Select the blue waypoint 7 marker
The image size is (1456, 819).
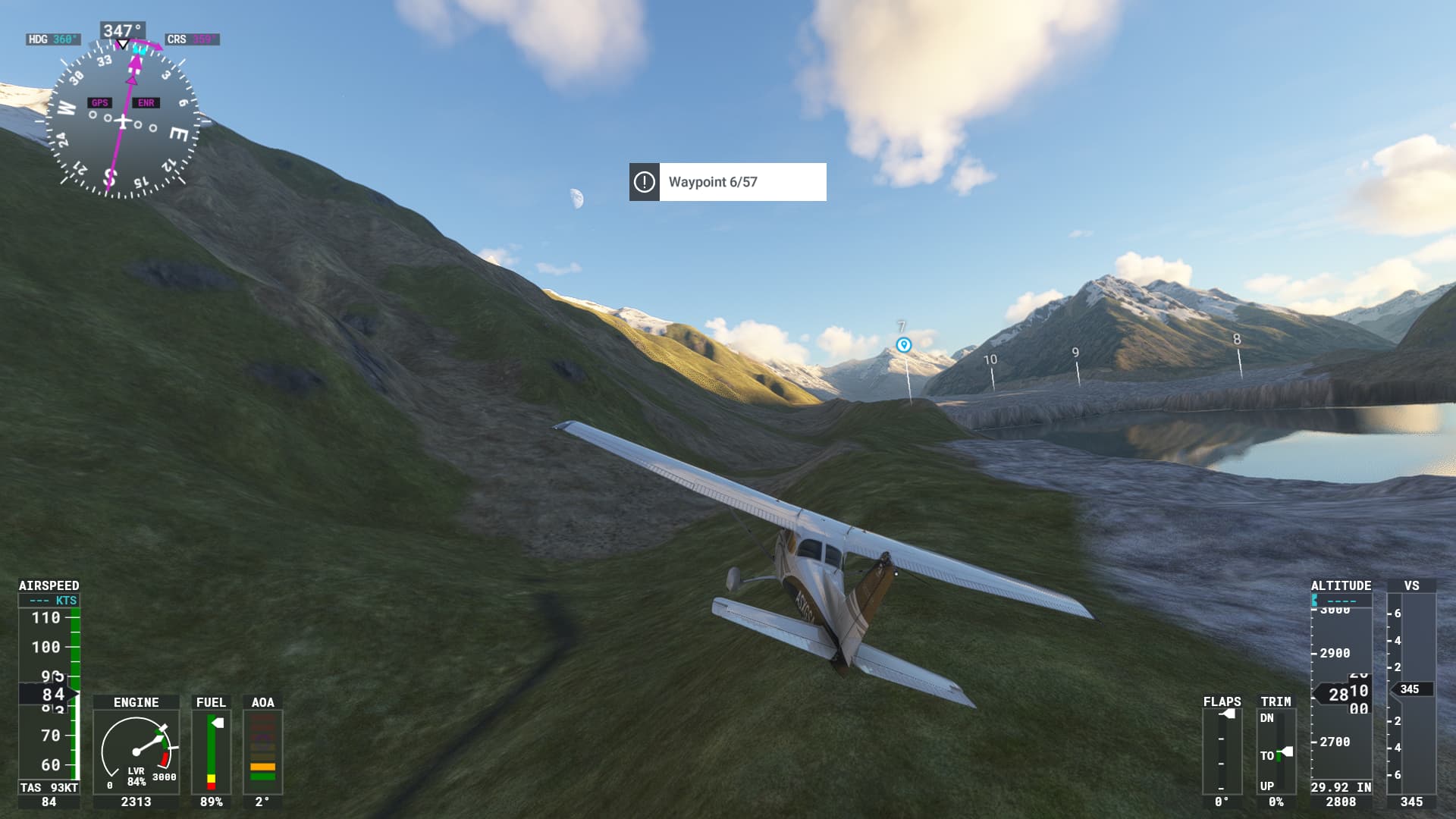click(x=903, y=345)
